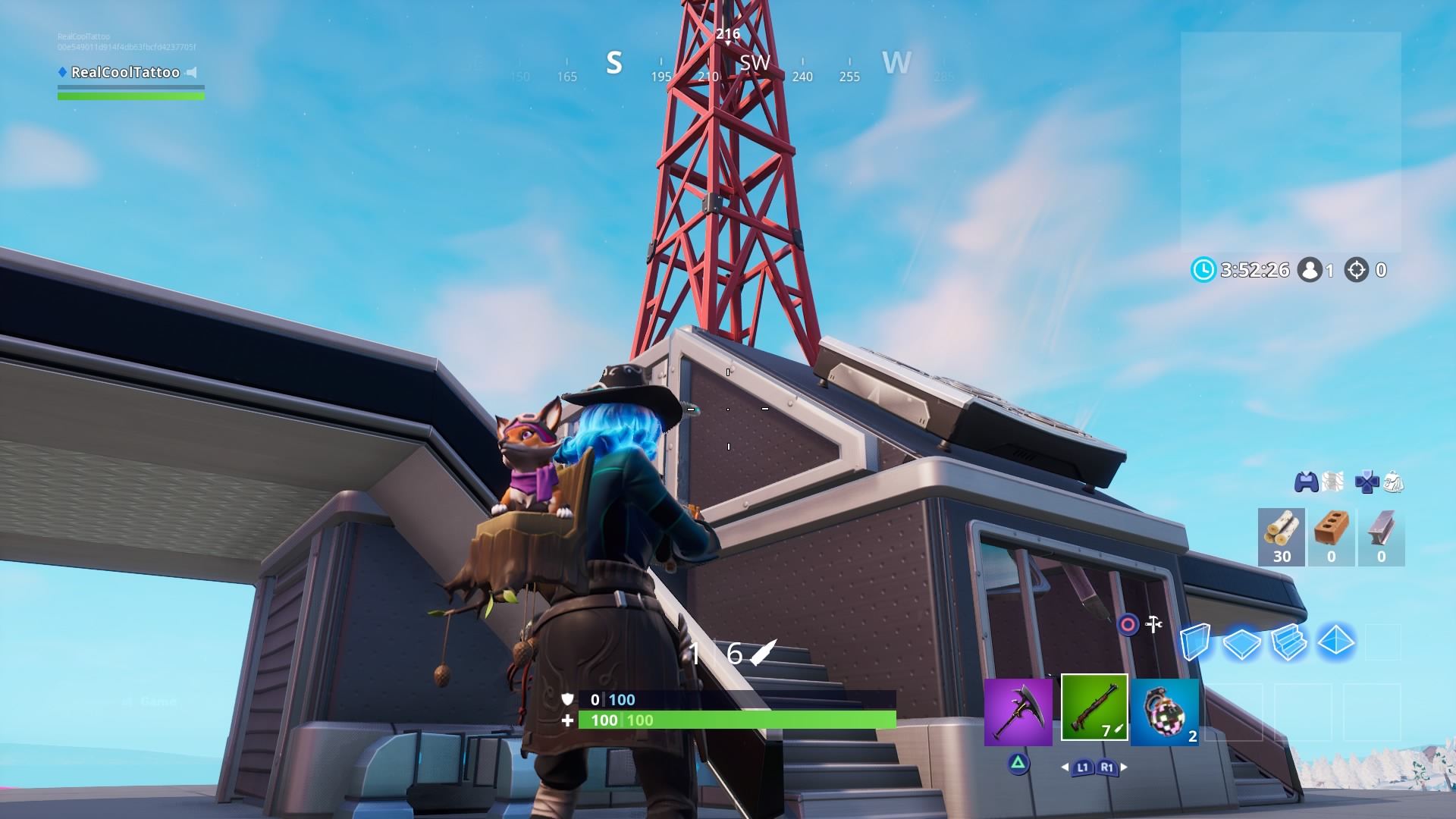Click the faint minimap panel
Viewport: 1456px width, 819px height.
coord(1290,142)
